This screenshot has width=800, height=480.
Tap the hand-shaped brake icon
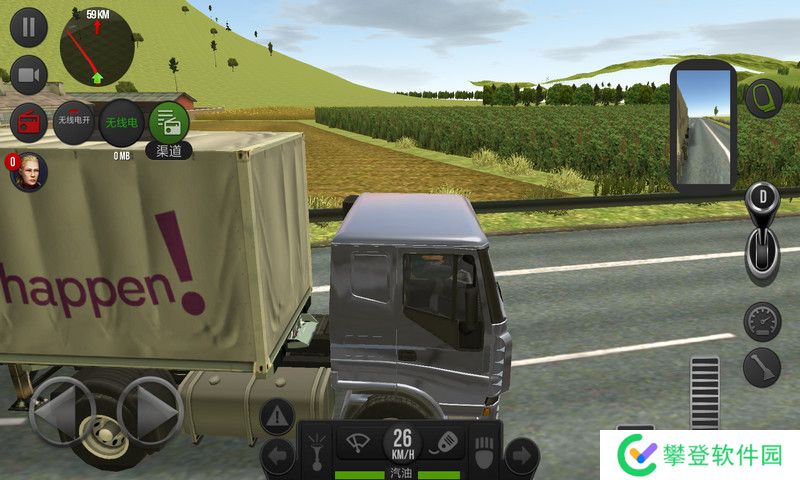486,448
